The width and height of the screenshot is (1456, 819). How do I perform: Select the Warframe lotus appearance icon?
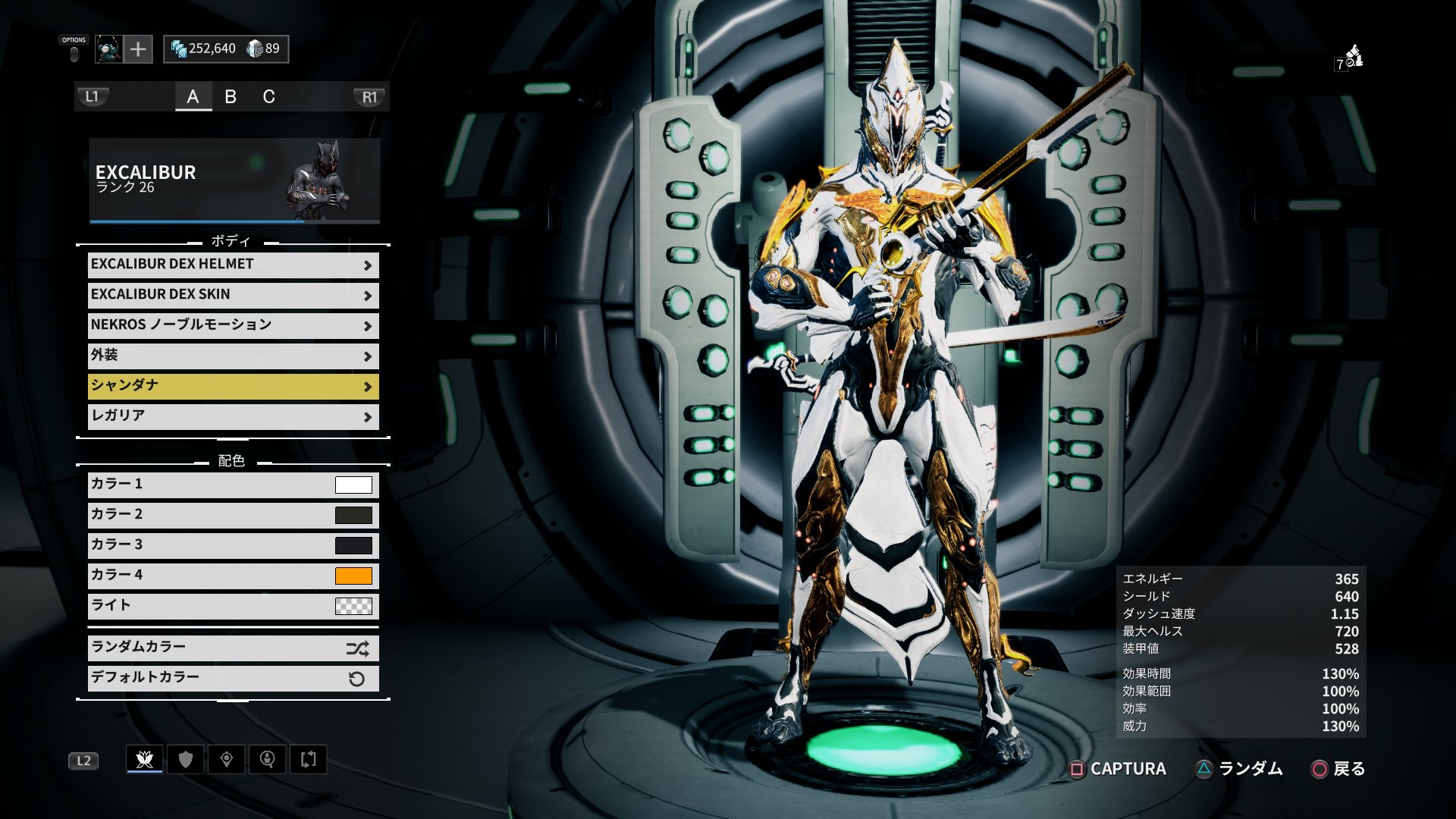[144, 758]
